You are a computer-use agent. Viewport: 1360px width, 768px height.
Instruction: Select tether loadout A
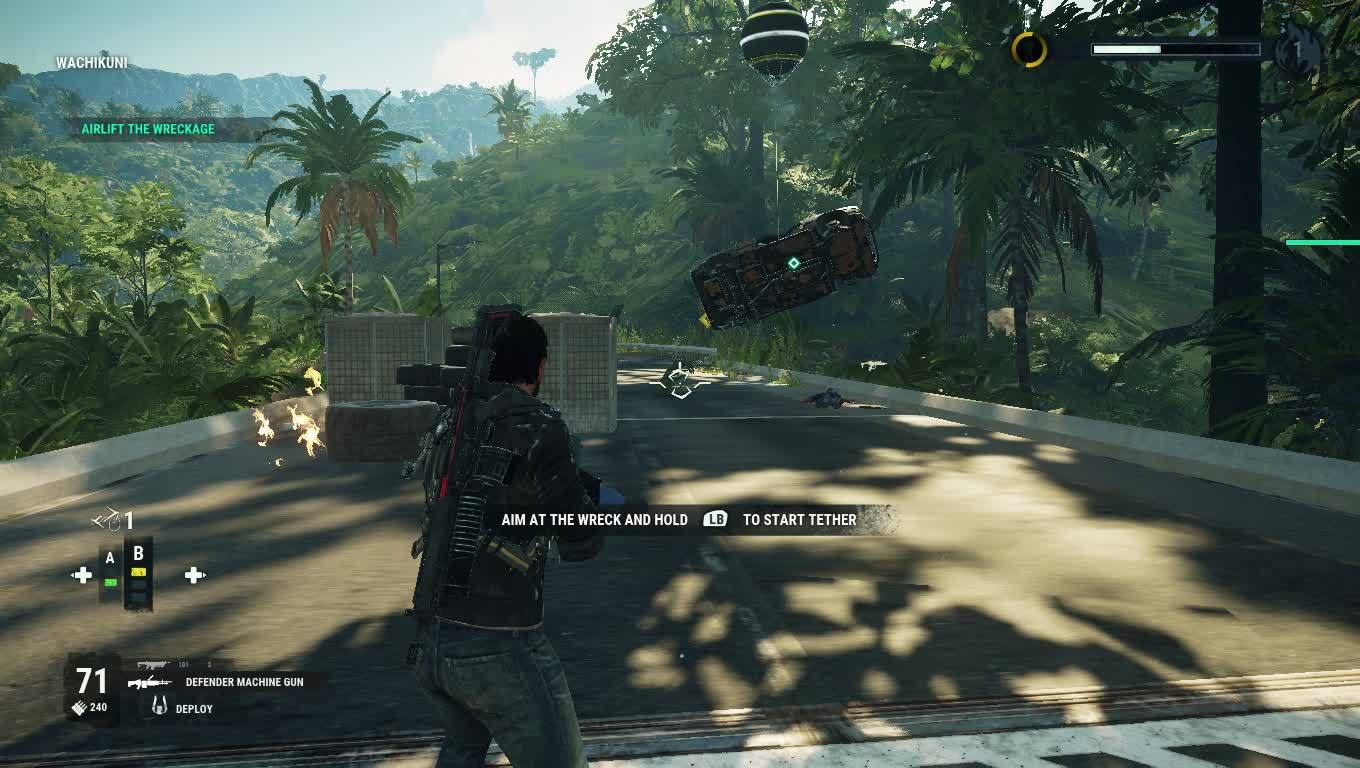tap(110, 571)
